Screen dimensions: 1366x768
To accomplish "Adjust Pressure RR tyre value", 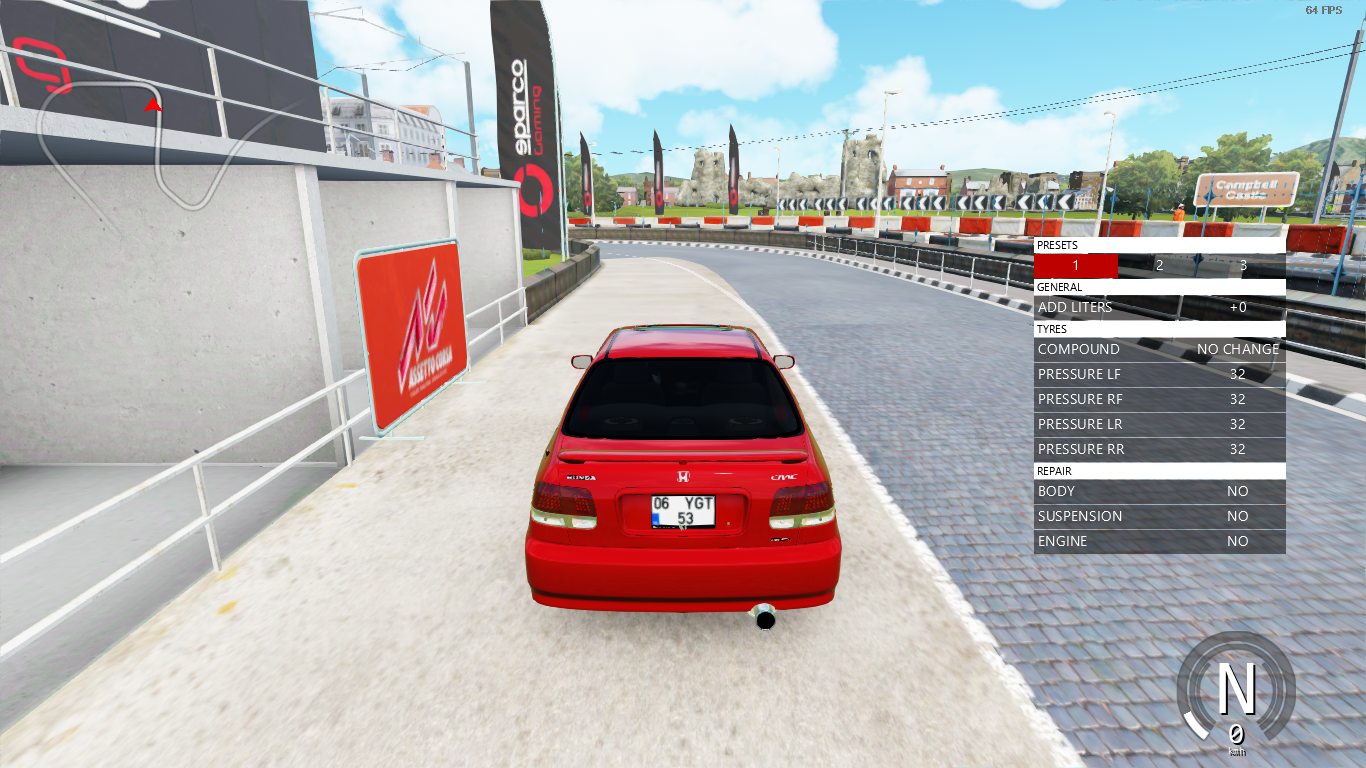I will pyautogui.click(x=1159, y=450).
